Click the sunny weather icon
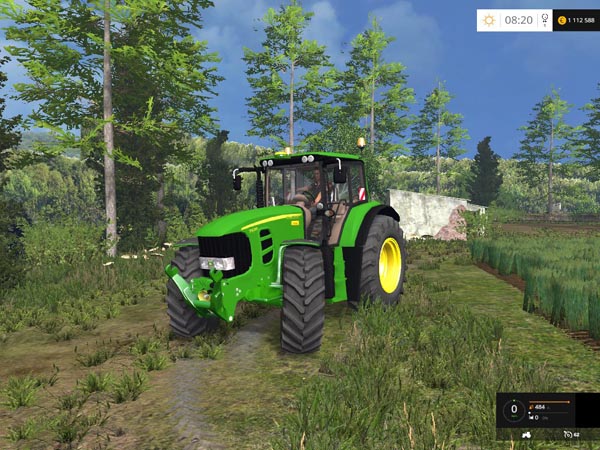This screenshot has width=600, height=450. [x=489, y=20]
